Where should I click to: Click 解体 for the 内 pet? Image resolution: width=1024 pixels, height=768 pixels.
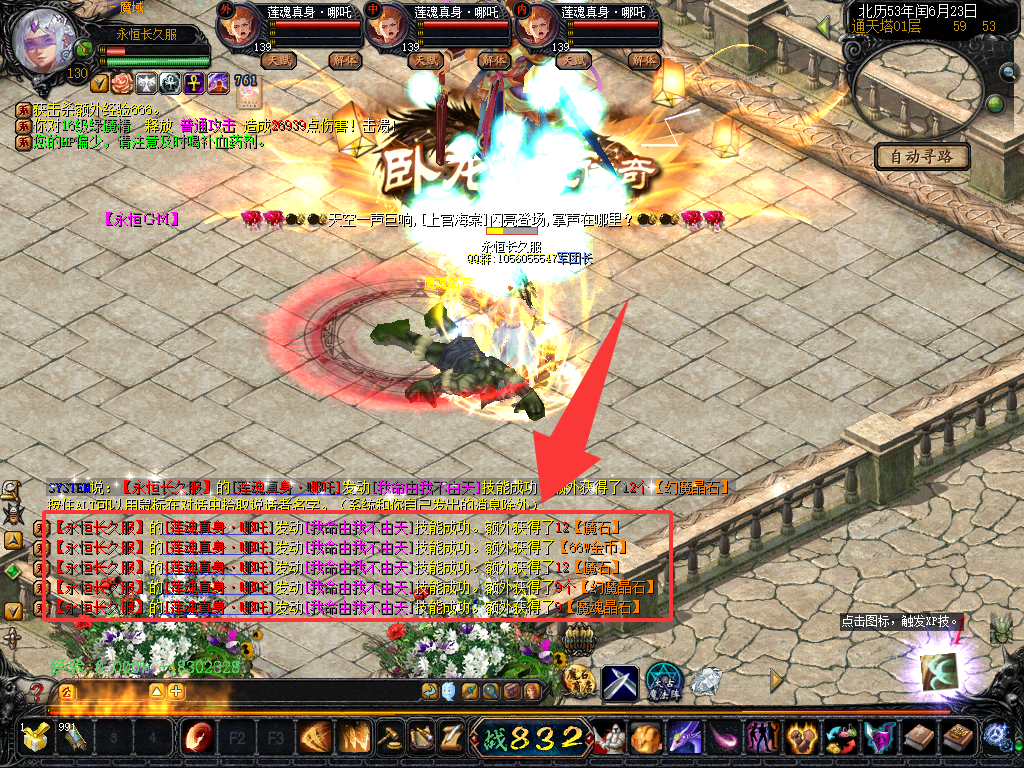(x=640, y=60)
